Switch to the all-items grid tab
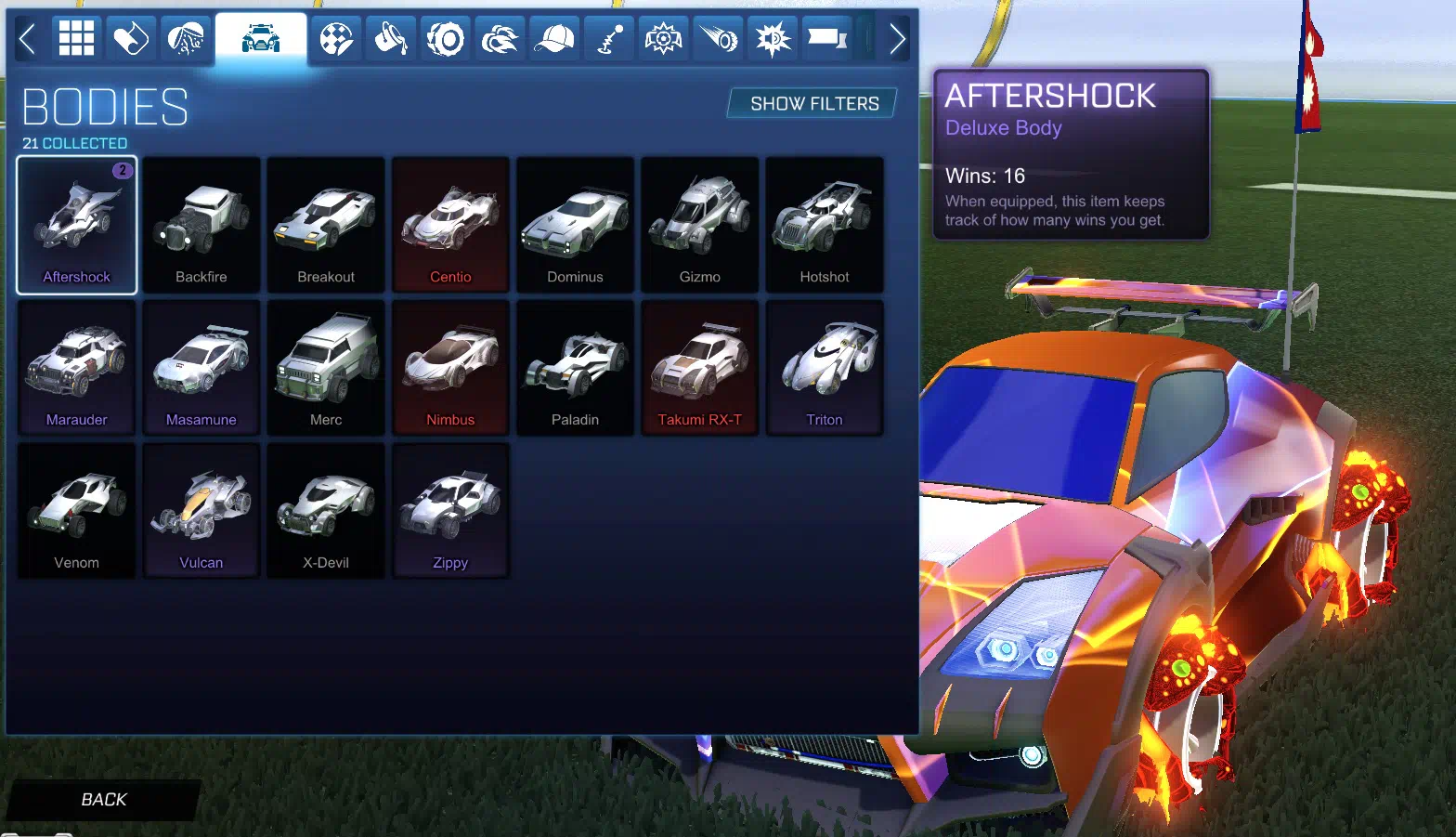Screen dimensions: 1456x837 [76, 39]
